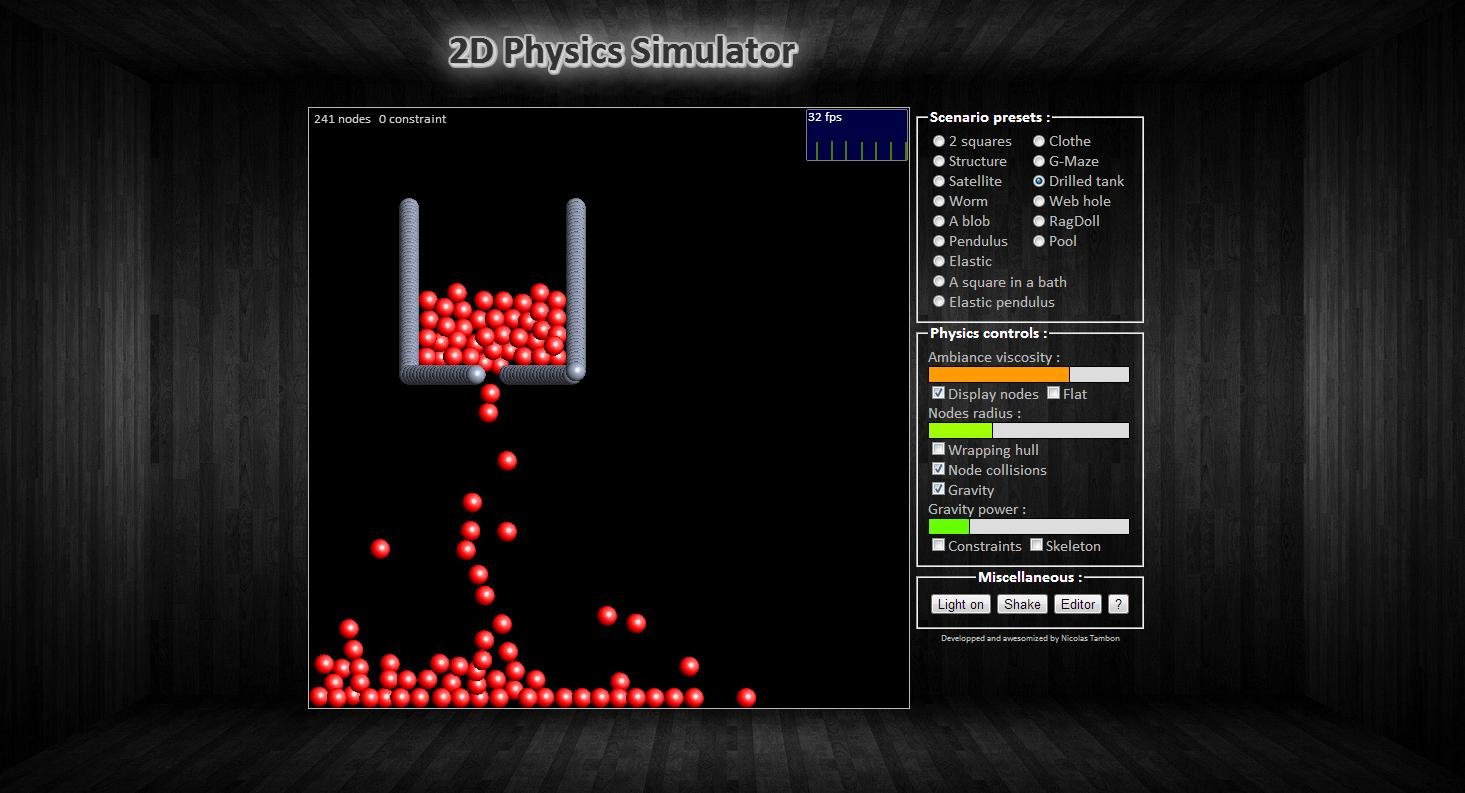Turn off Gravity in physics controls
This screenshot has width=1465, height=793.
[938, 488]
